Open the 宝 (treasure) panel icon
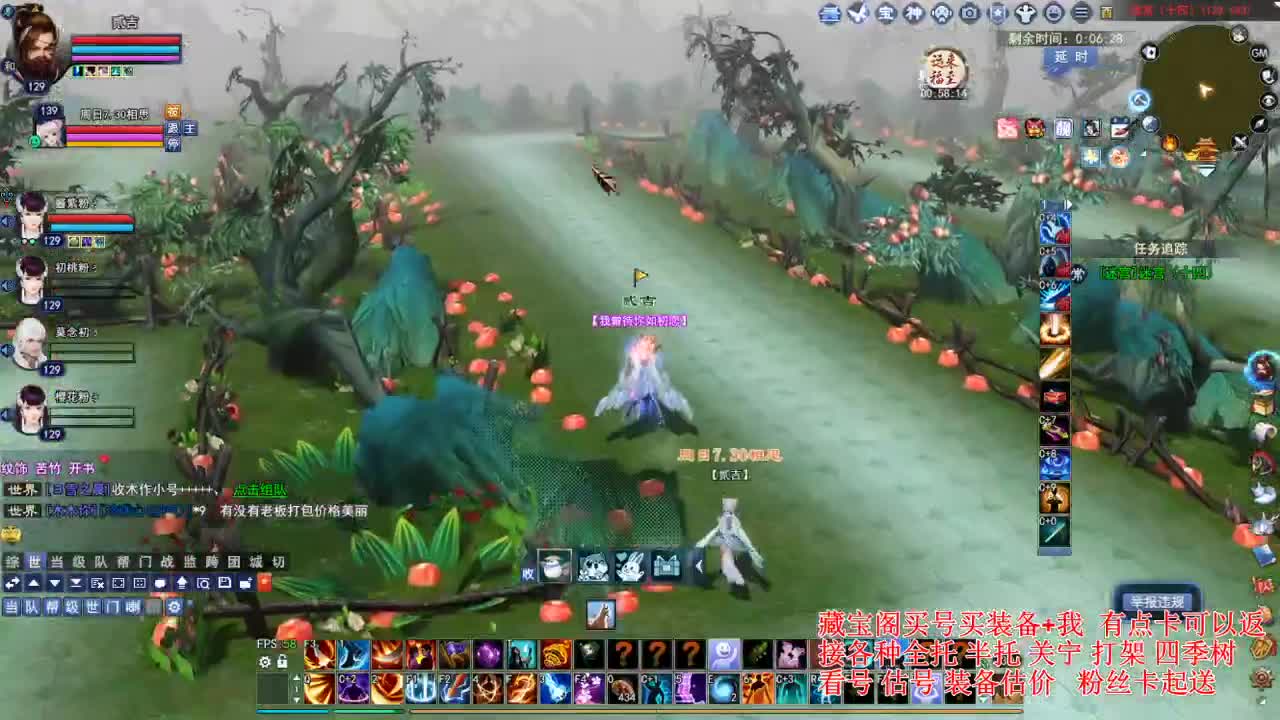 click(886, 14)
